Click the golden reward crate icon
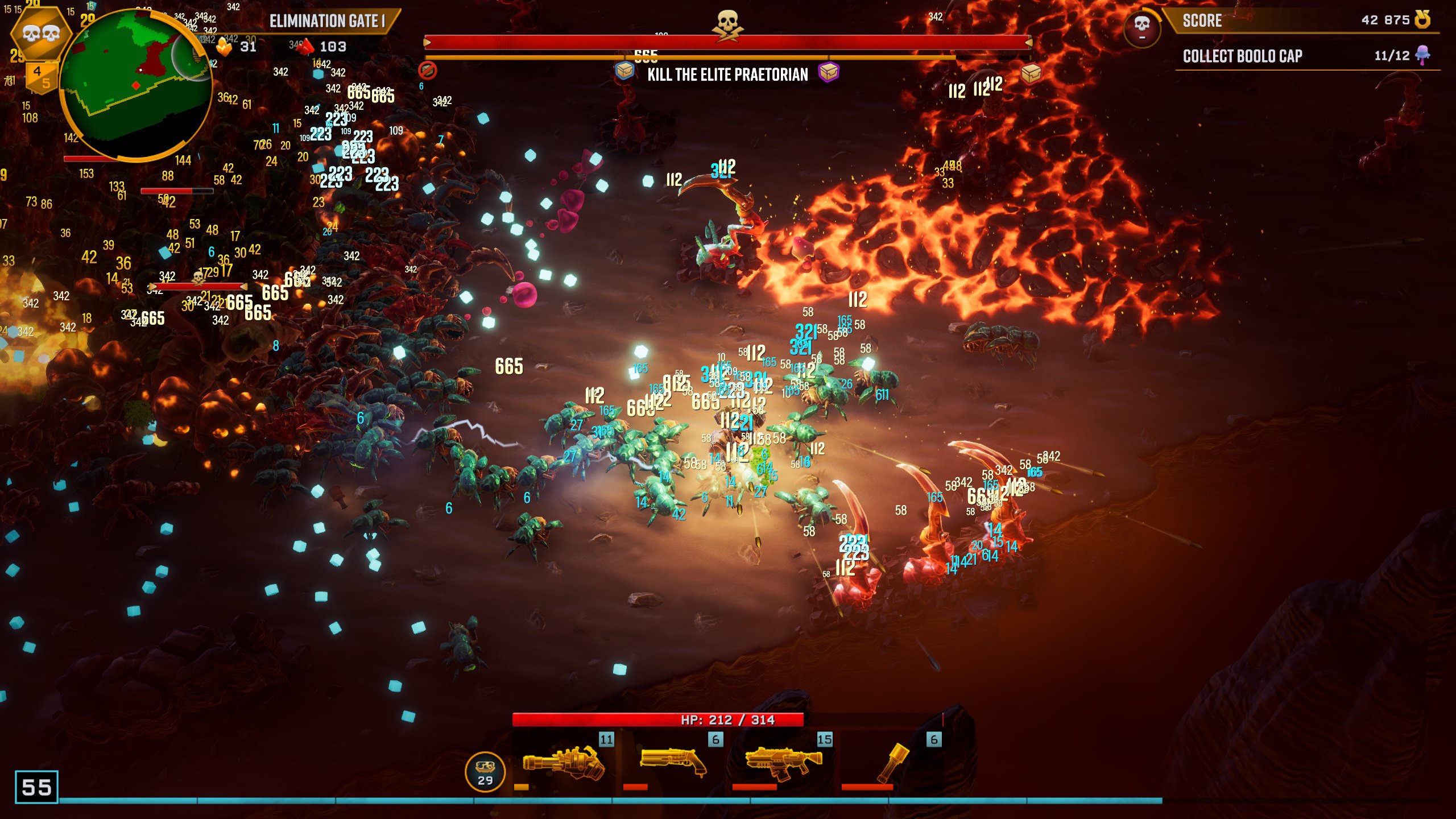The height and width of the screenshot is (819, 1456). [x=1031, y=73]
